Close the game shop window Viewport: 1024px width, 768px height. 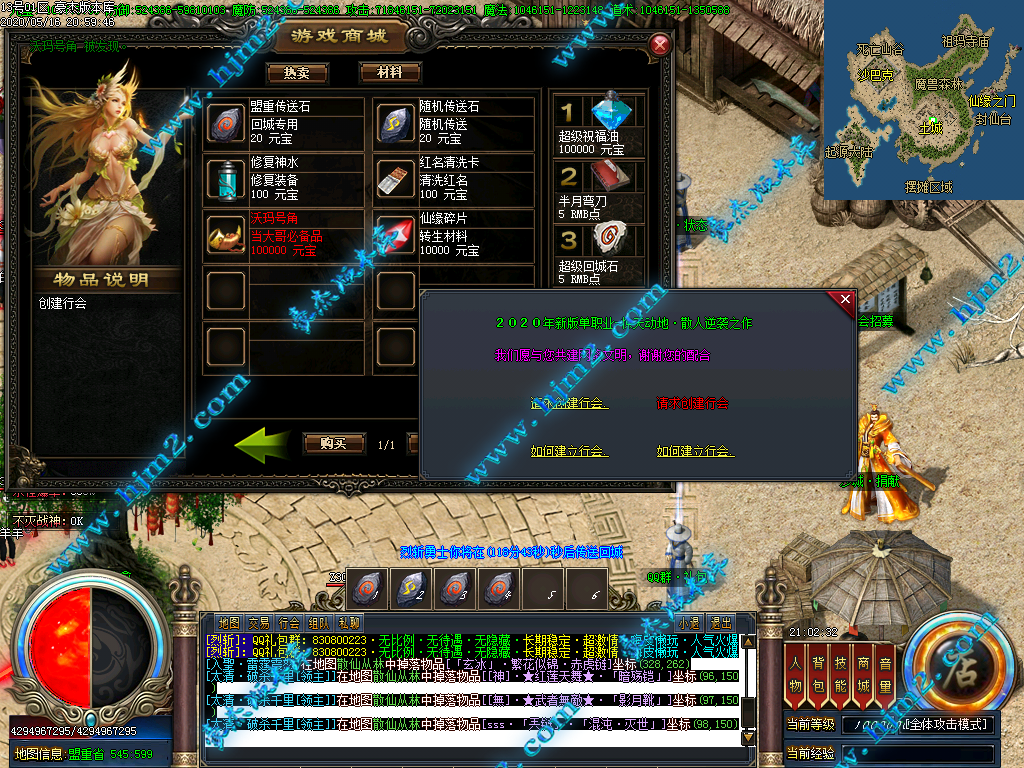659,45
